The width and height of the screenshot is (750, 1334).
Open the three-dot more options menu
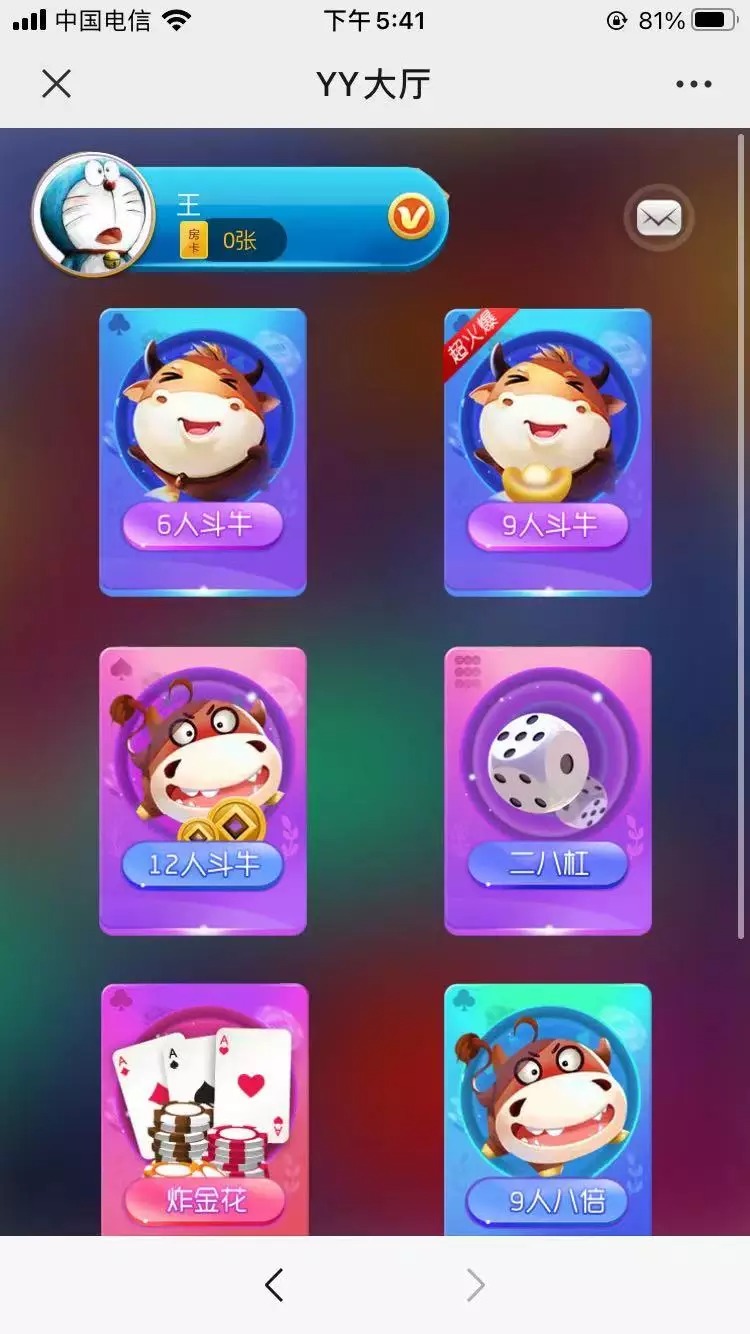pyautogui.click(x=693, y=84)
